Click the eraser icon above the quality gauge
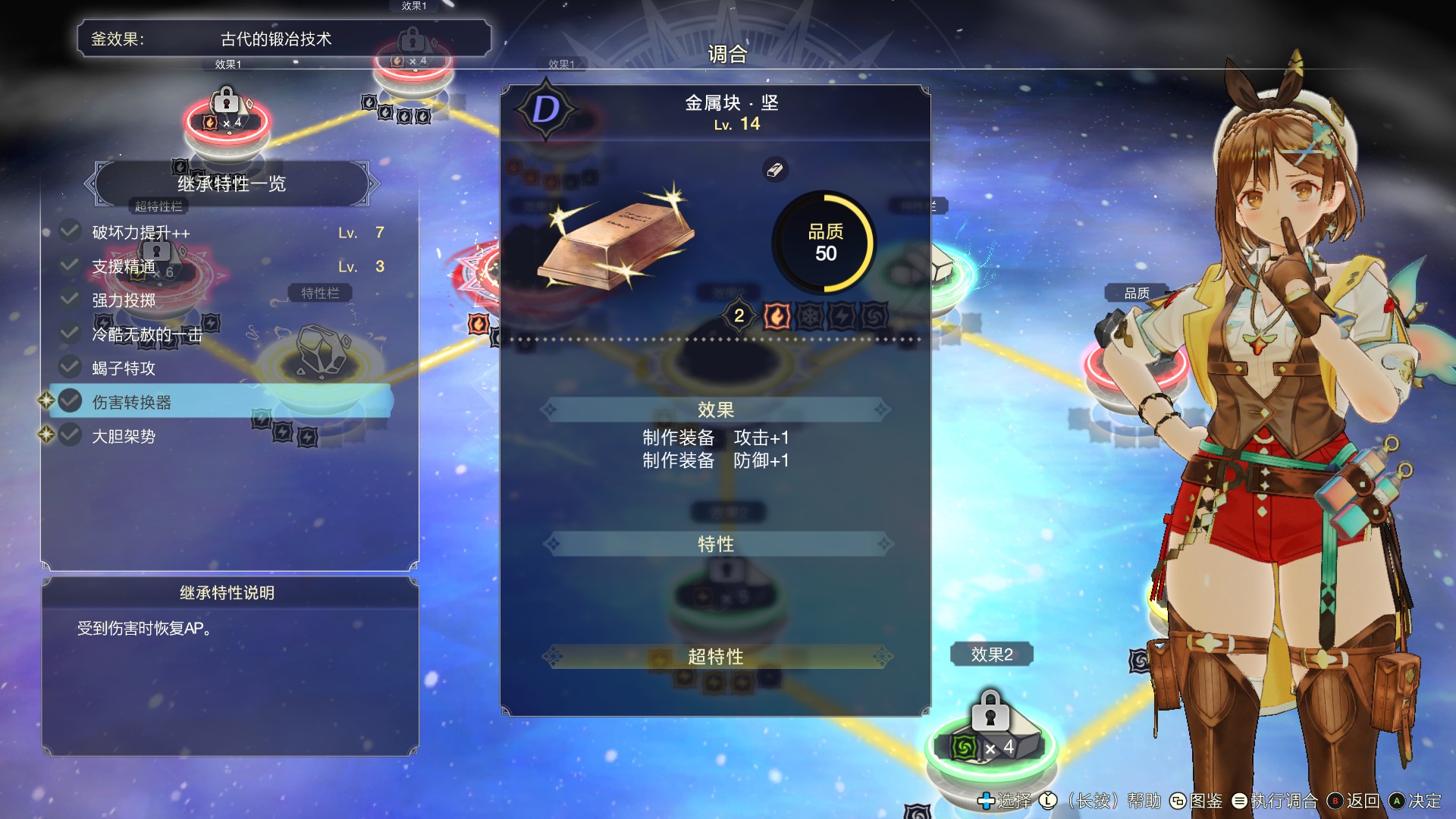This screenshot has height=819, width=1456. [x=776, y=170]
